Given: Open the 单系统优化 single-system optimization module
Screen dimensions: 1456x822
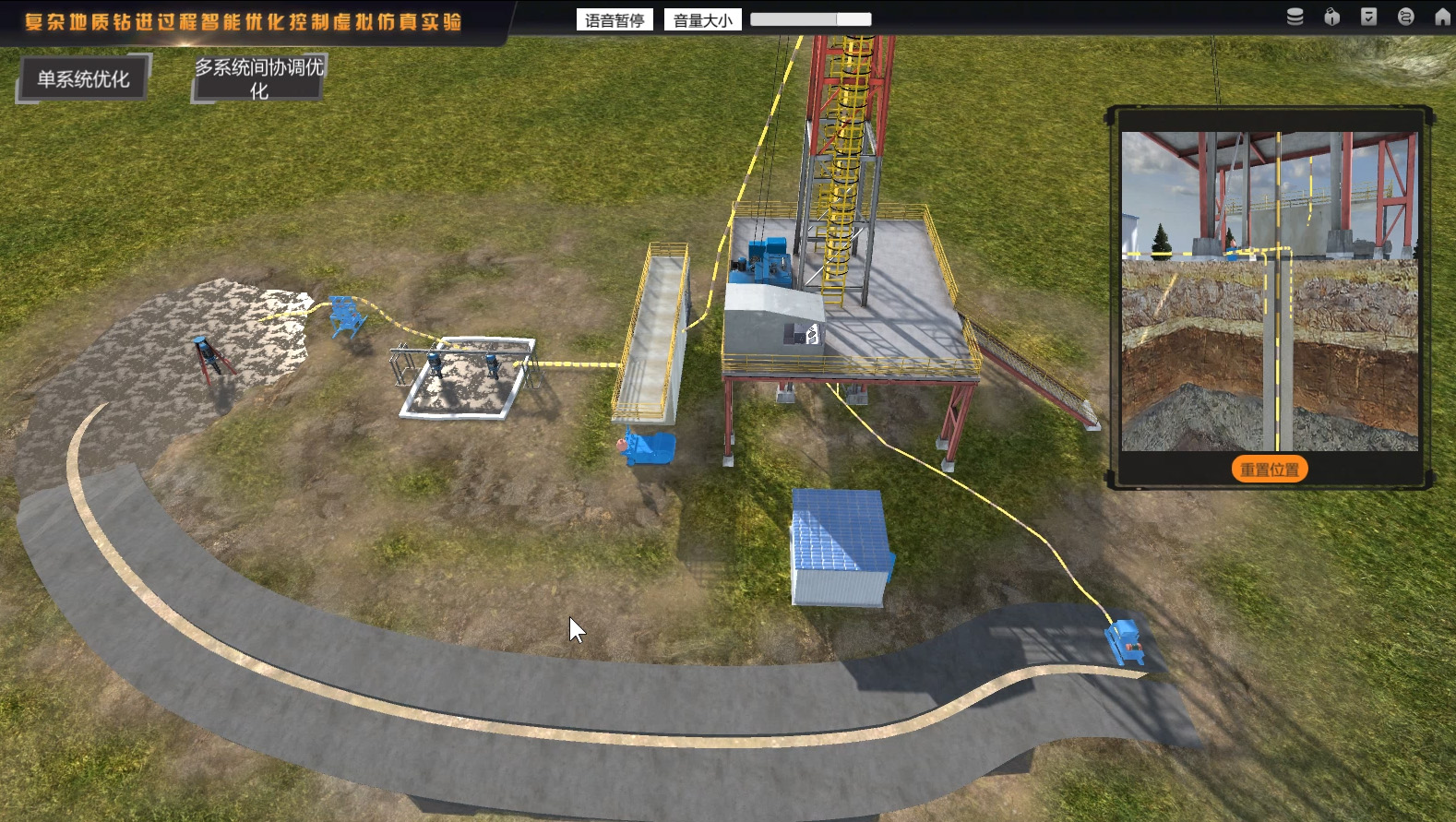Looking at the screenshot, I should [x=83, y=79].
